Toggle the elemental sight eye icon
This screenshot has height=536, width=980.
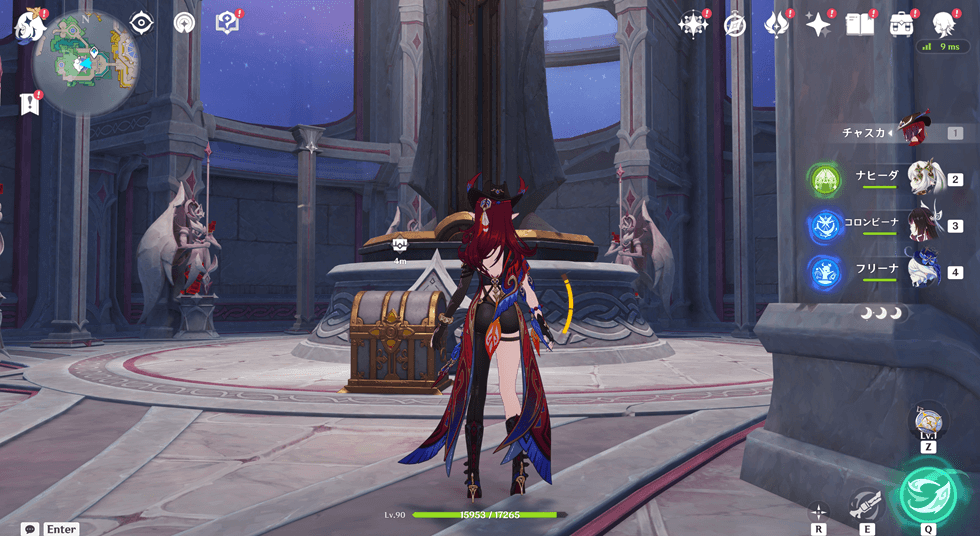tap(141, 22)
